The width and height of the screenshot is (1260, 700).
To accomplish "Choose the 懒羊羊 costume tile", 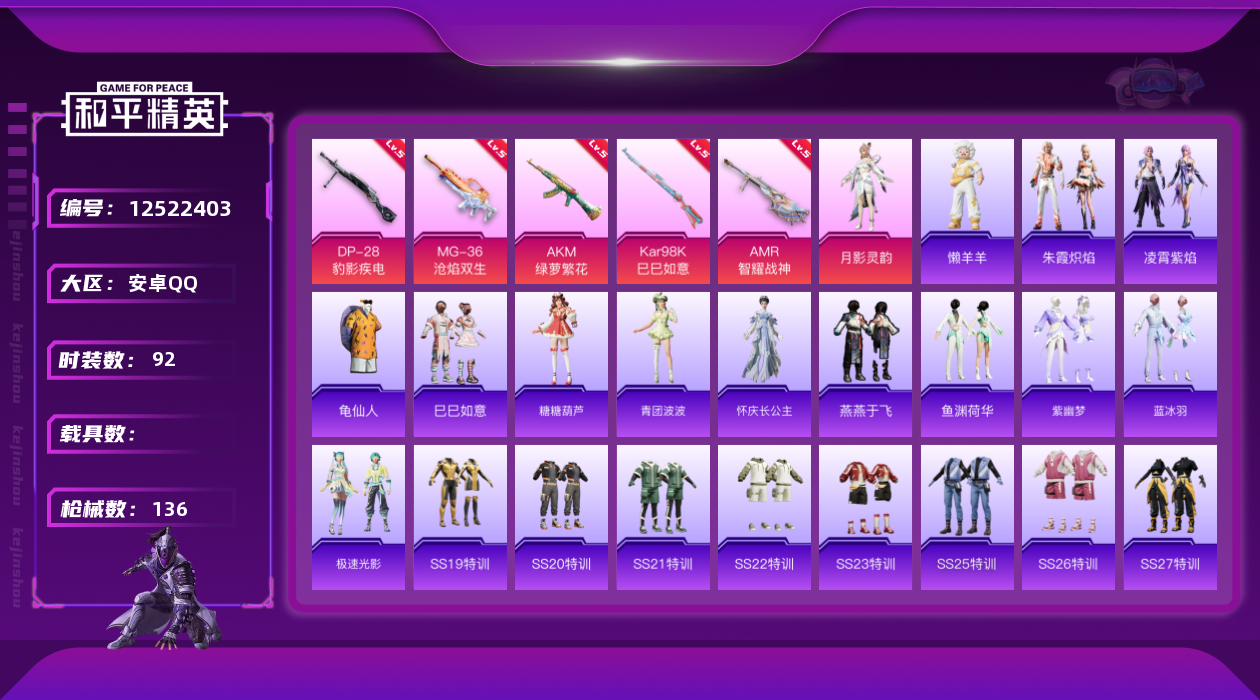I will [967, 210].
